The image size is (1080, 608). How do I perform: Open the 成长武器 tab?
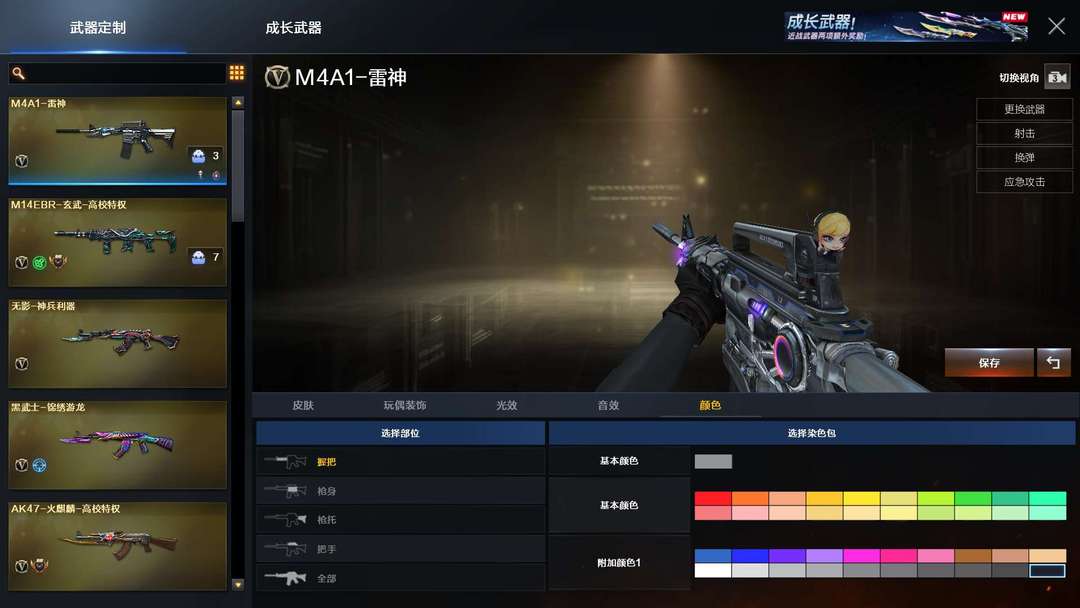coord(293,27)
